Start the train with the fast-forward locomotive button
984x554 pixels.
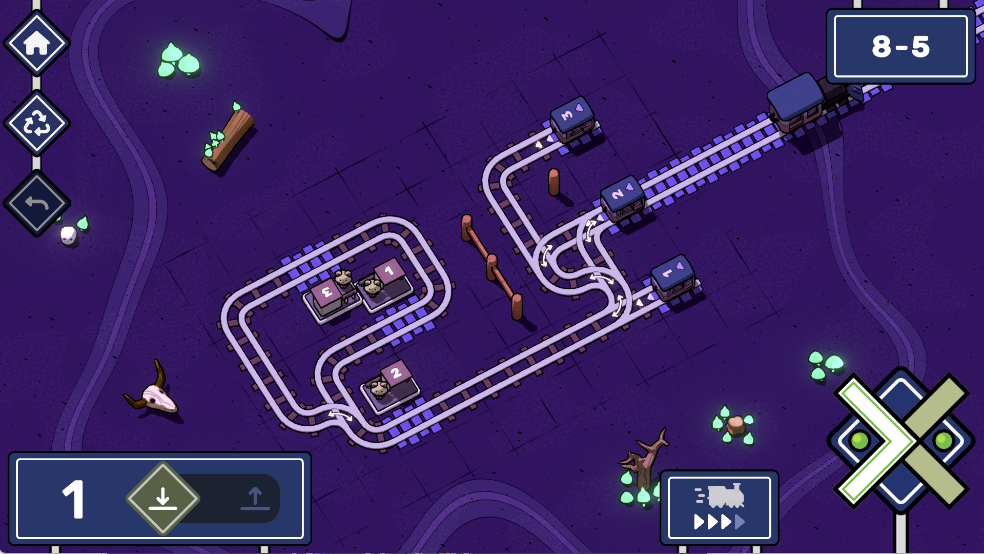point(719,507)
